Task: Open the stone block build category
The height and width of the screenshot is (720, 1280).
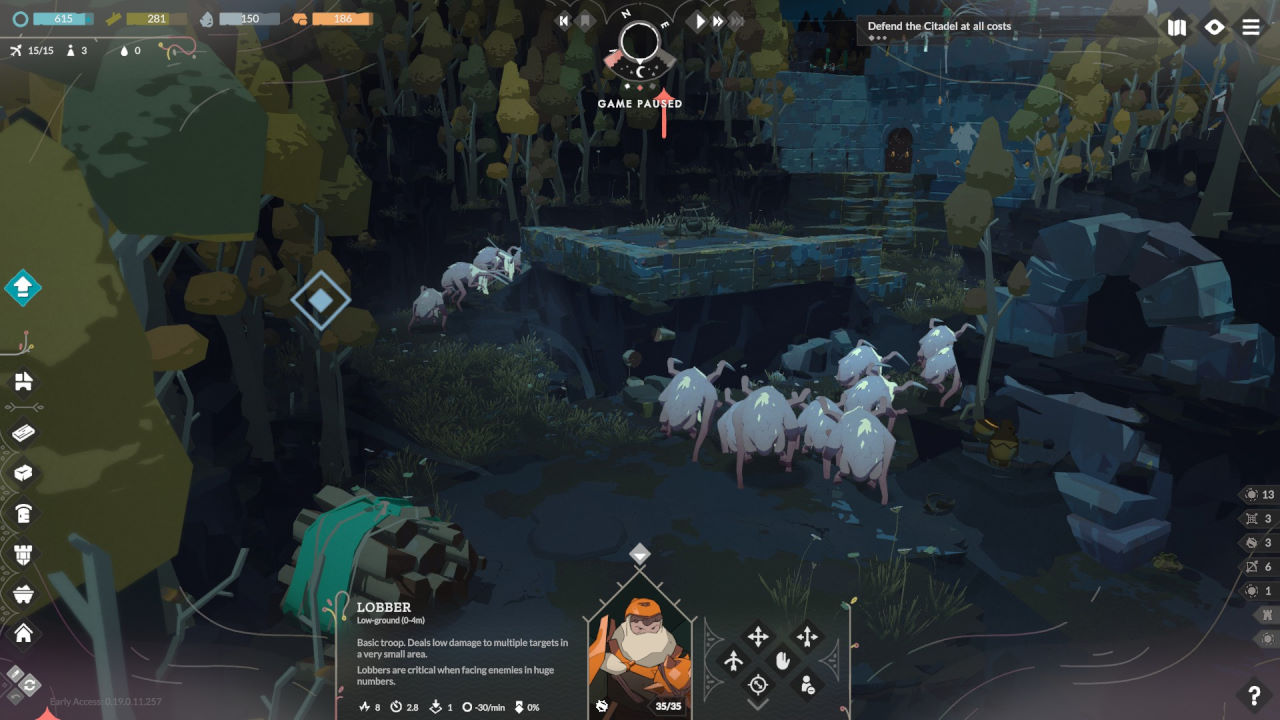Action: pyautogui.click(x=23, y=473)
